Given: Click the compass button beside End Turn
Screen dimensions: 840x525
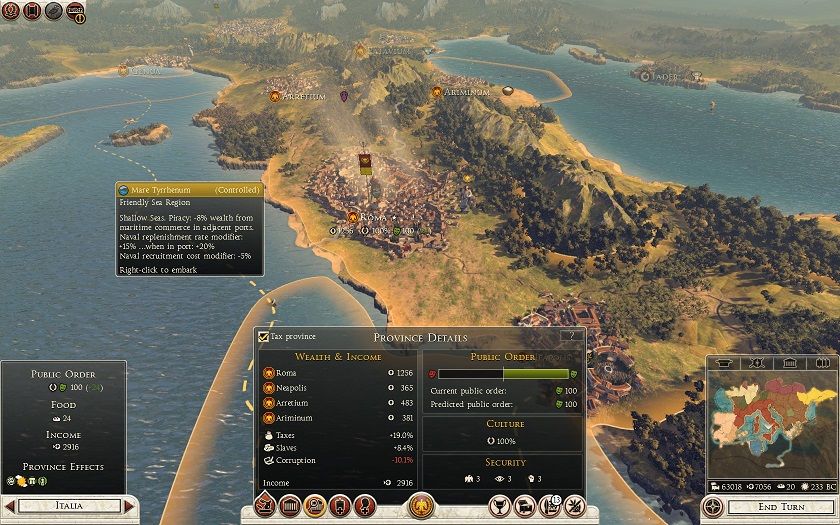Looking at the screenshot, I should tap(713, 506).
